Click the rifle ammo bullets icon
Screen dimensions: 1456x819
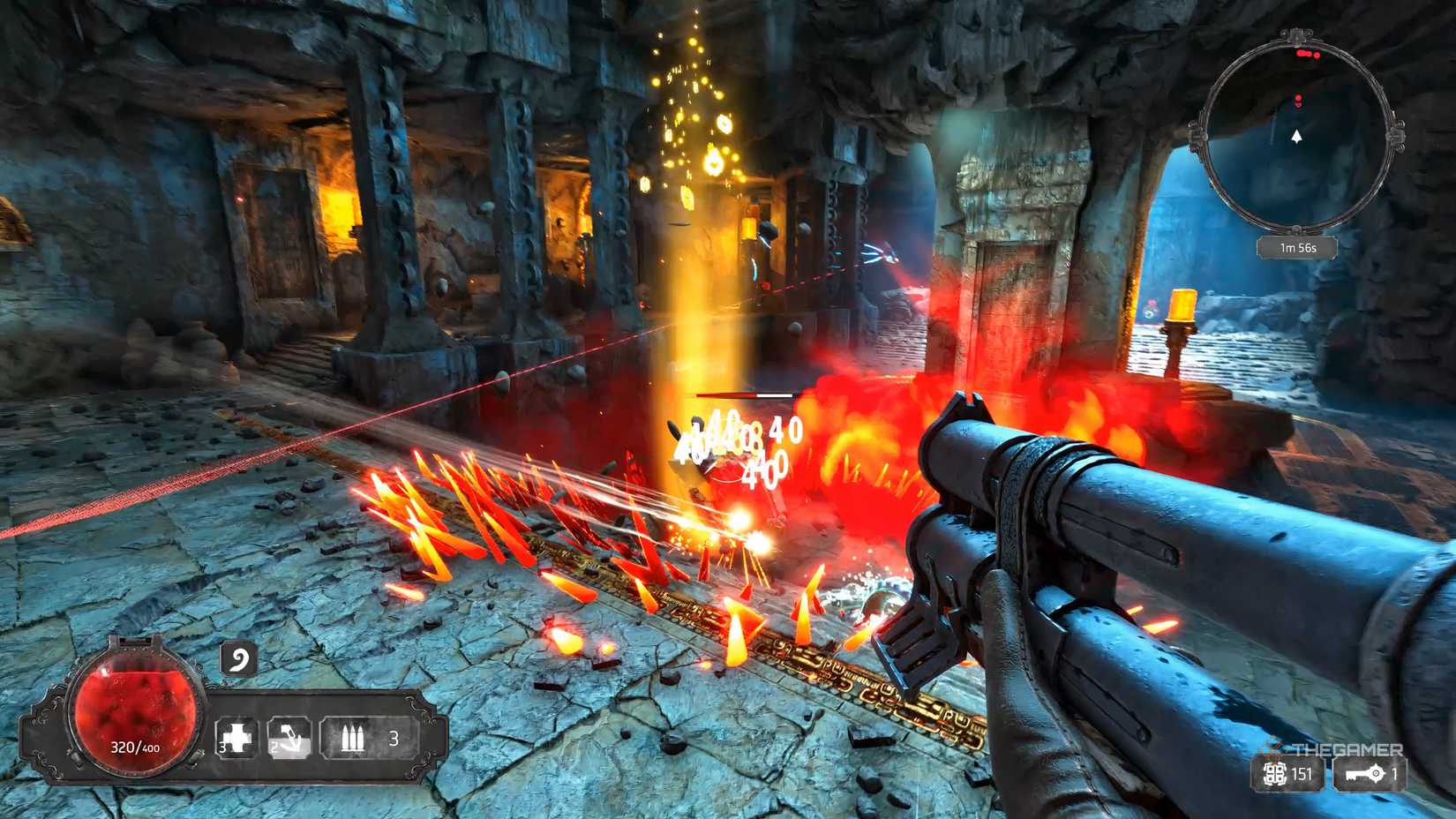click(353, 736)
